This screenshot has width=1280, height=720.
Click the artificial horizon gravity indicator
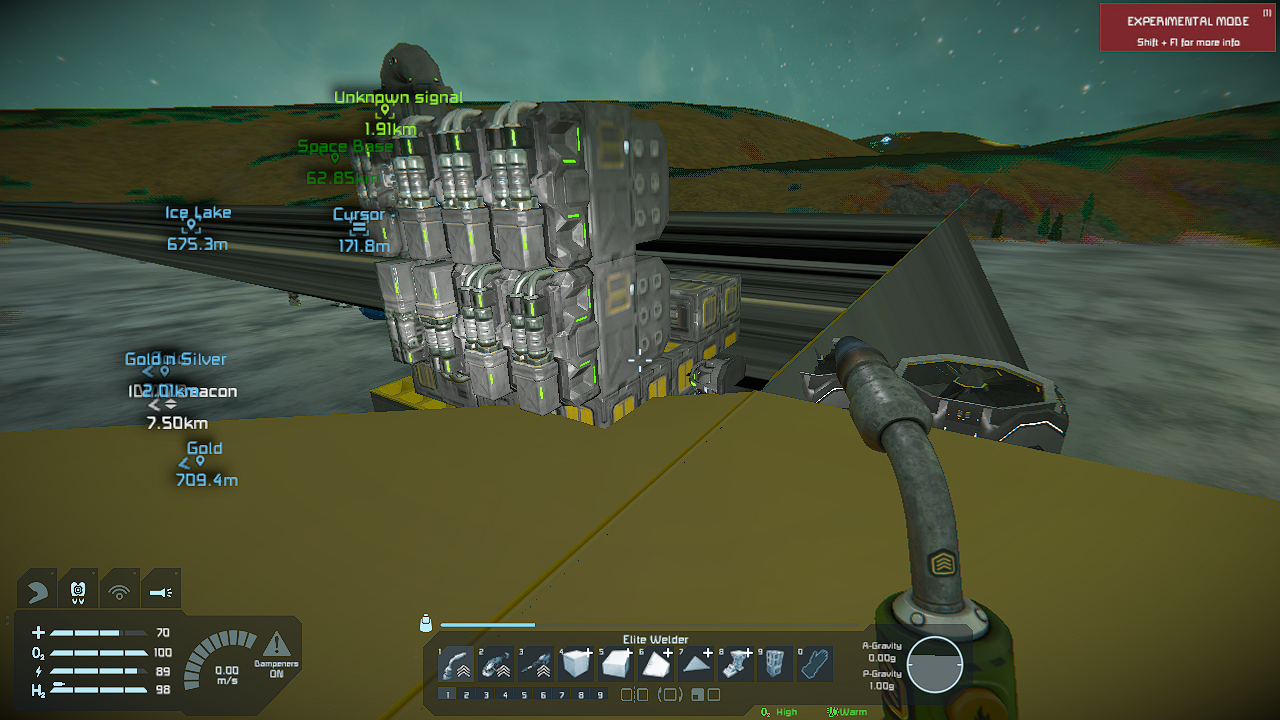935,665
